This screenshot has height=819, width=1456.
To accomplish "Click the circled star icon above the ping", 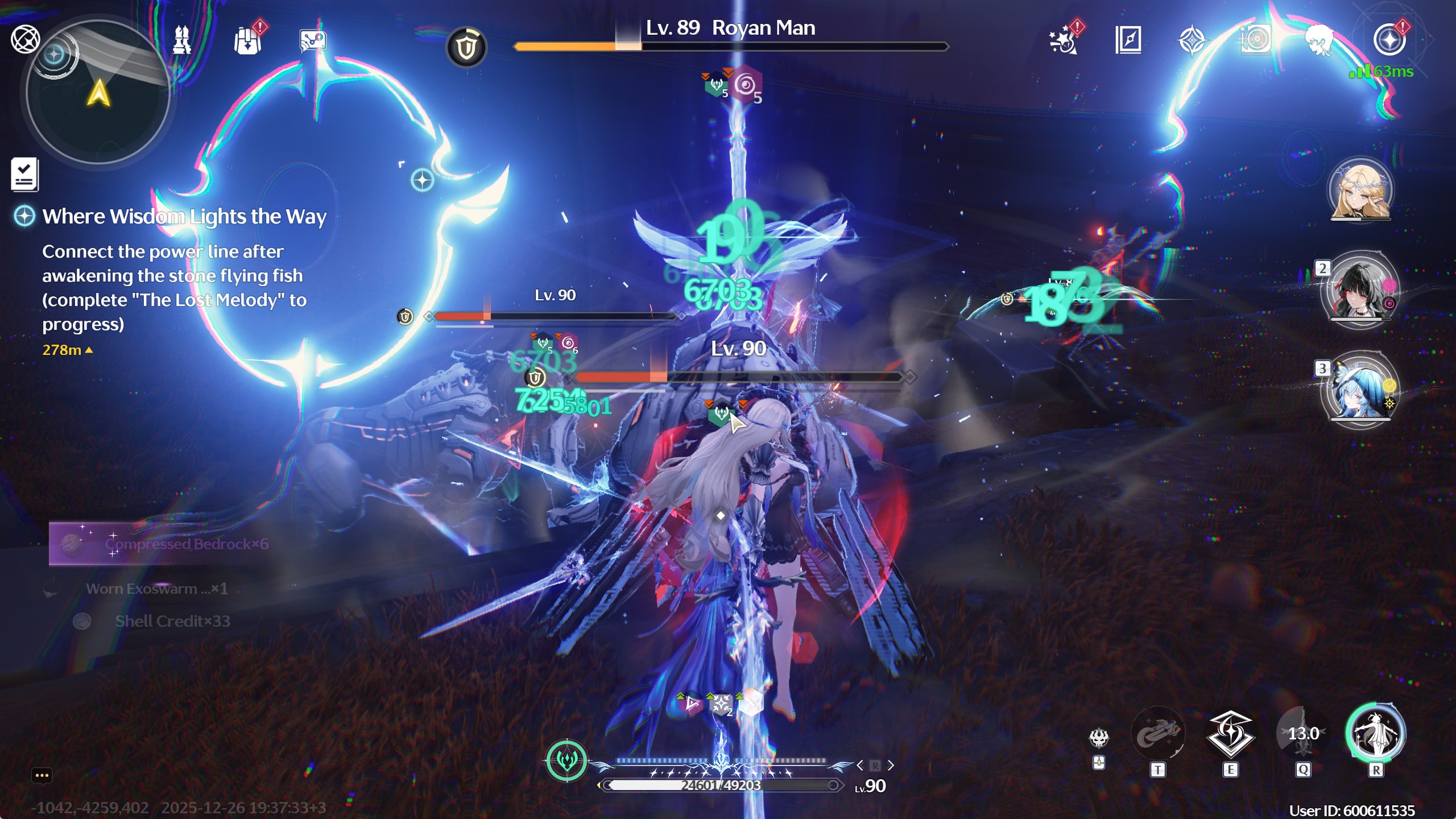I will (x=1389, y=40).
